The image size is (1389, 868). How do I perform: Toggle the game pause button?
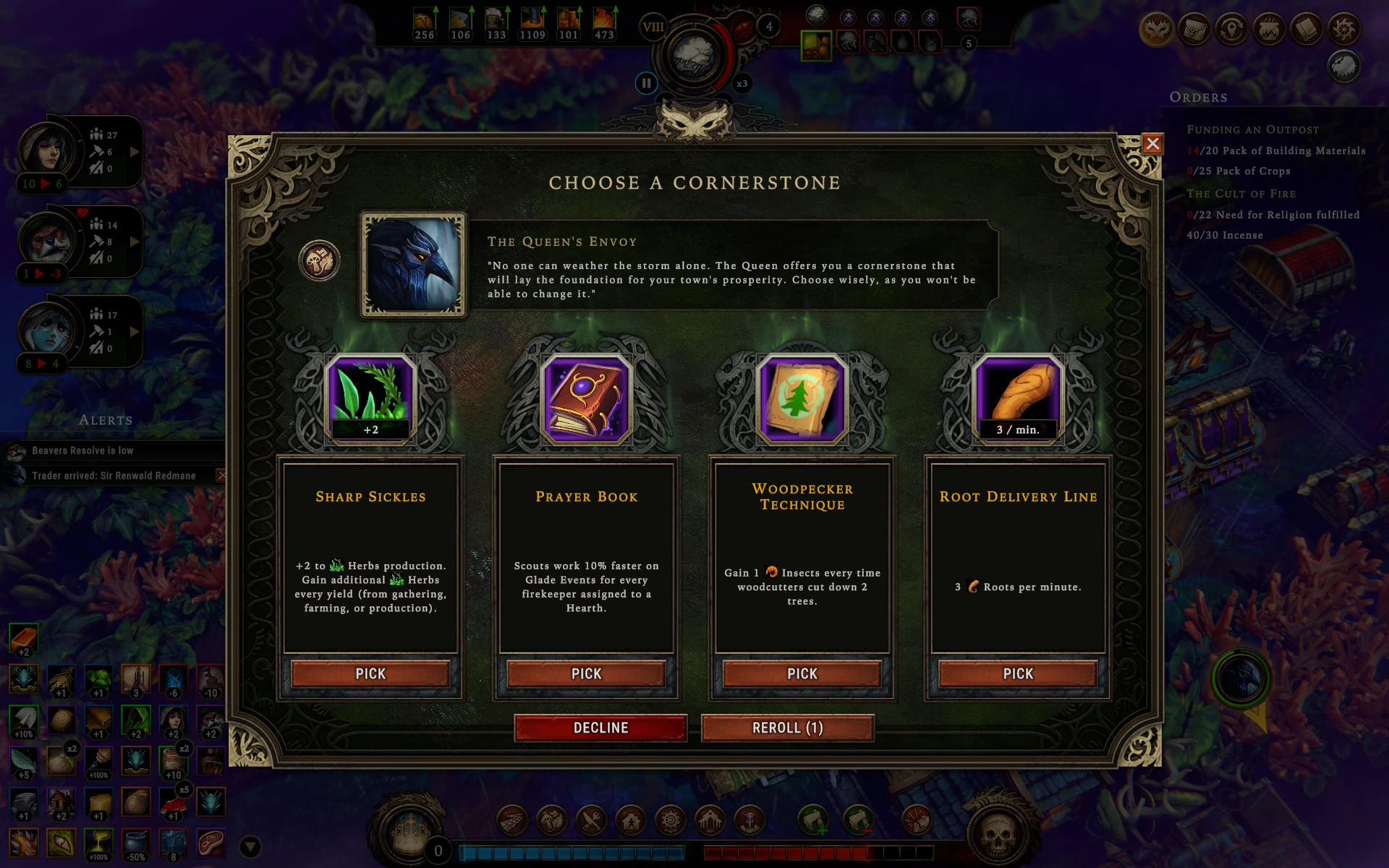[x=646, y=83]
